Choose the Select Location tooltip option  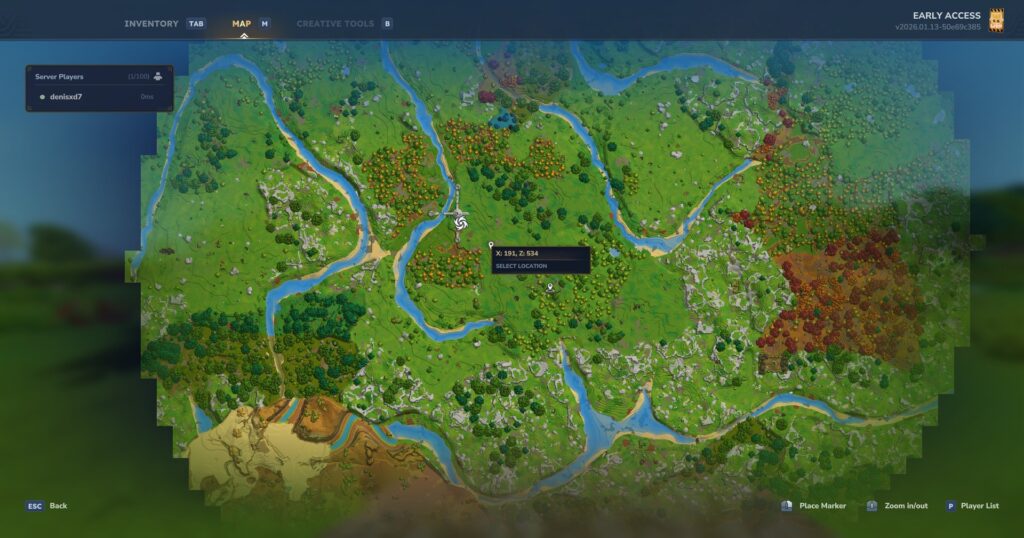[x=522, y=266]
